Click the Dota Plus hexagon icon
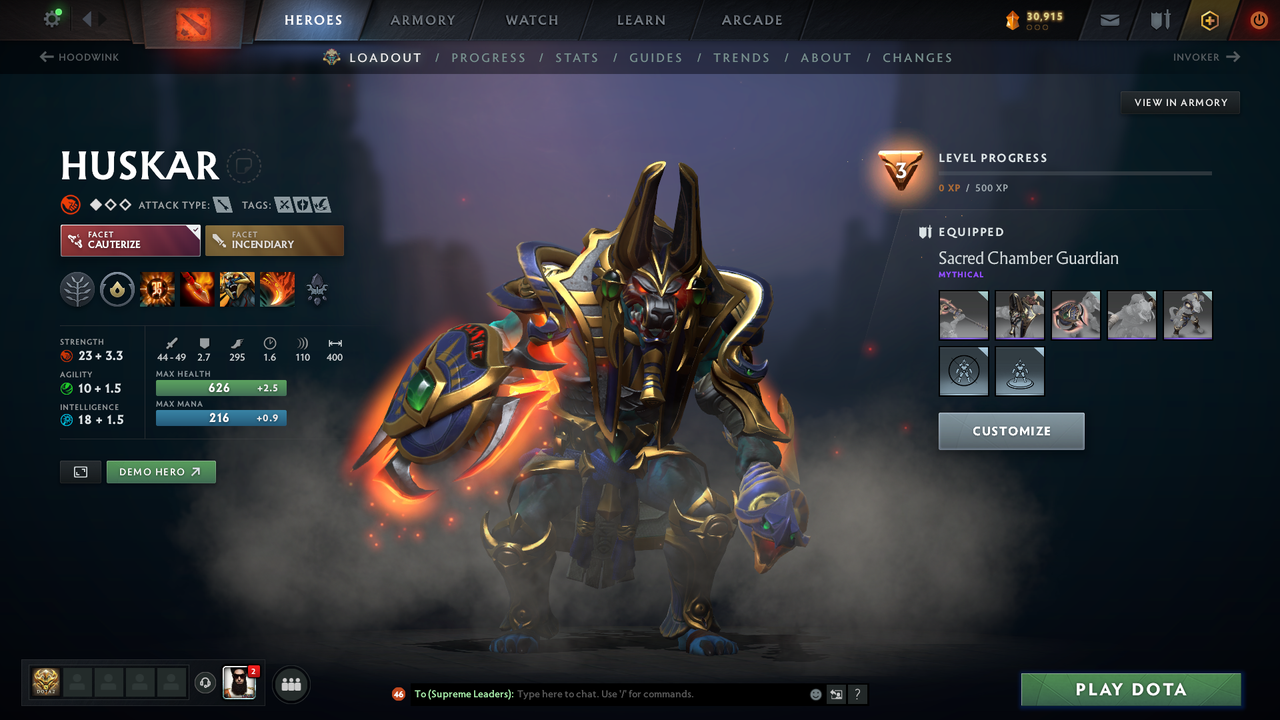The height and width of the screenshot is (720, 1280). coord(1209,20)
